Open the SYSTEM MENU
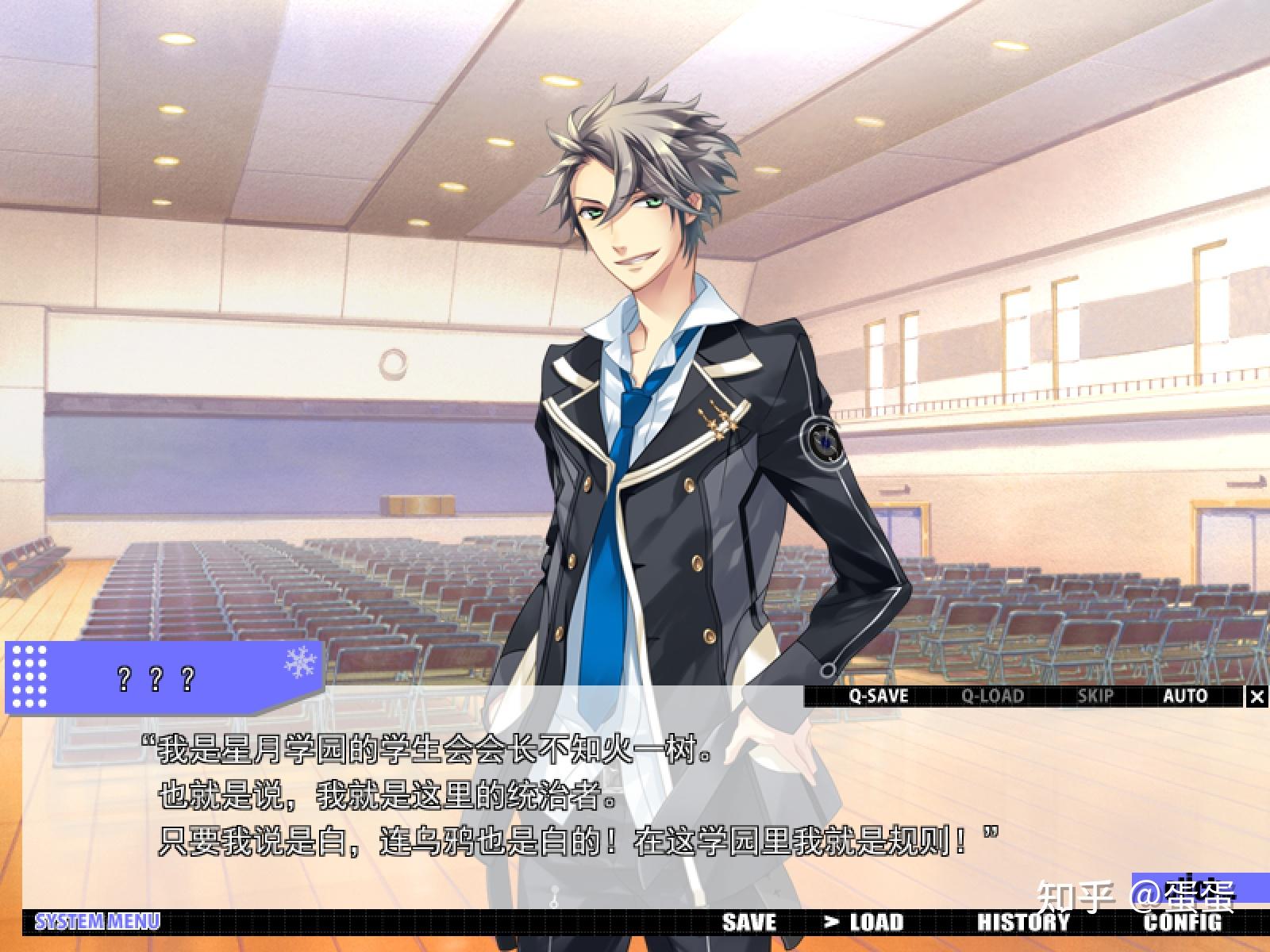Screen dimensions: 1270x952 [97, 922]
